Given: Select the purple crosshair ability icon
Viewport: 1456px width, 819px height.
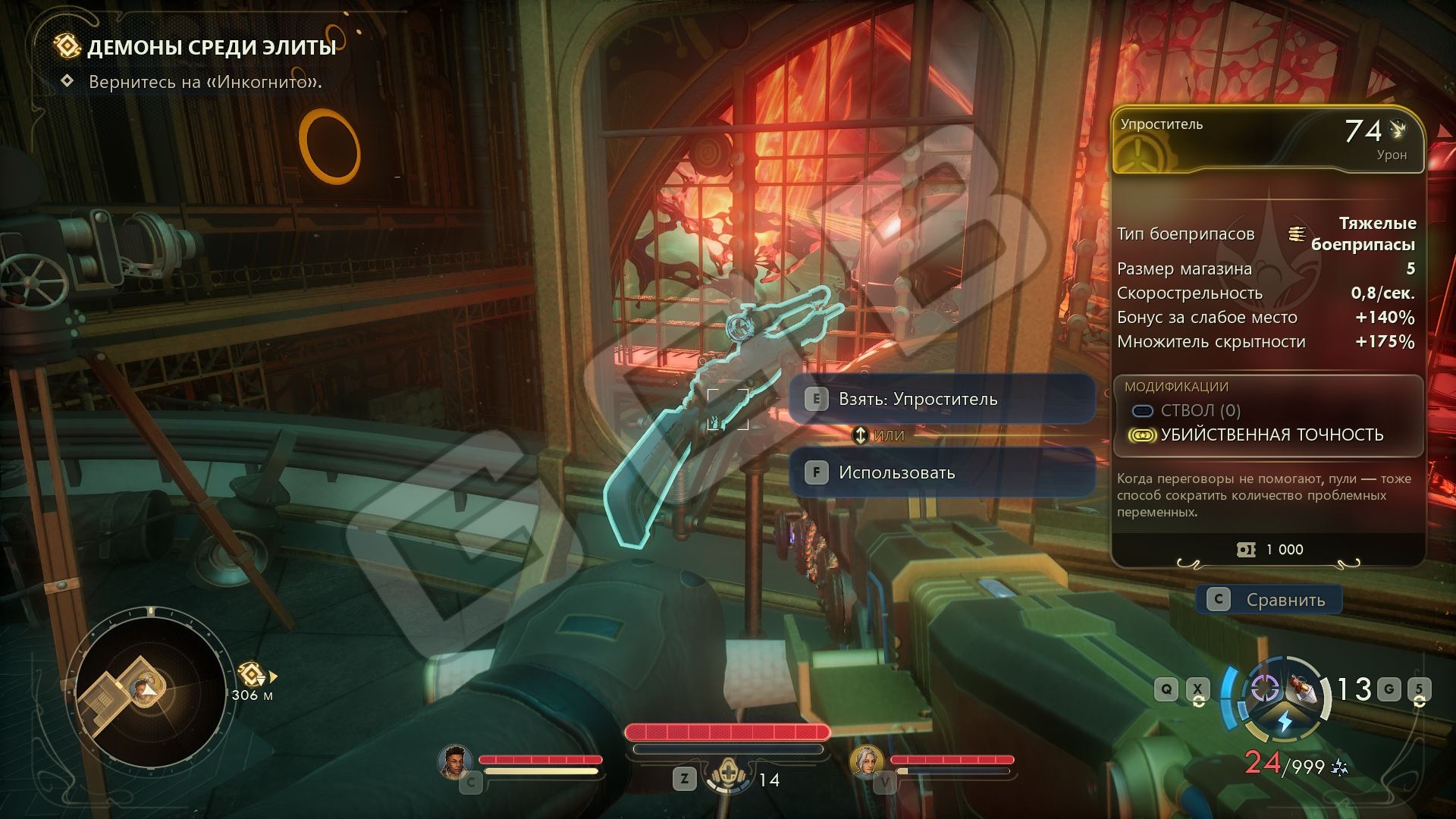Looking at the screenshot, I should tap(1263, 688).
